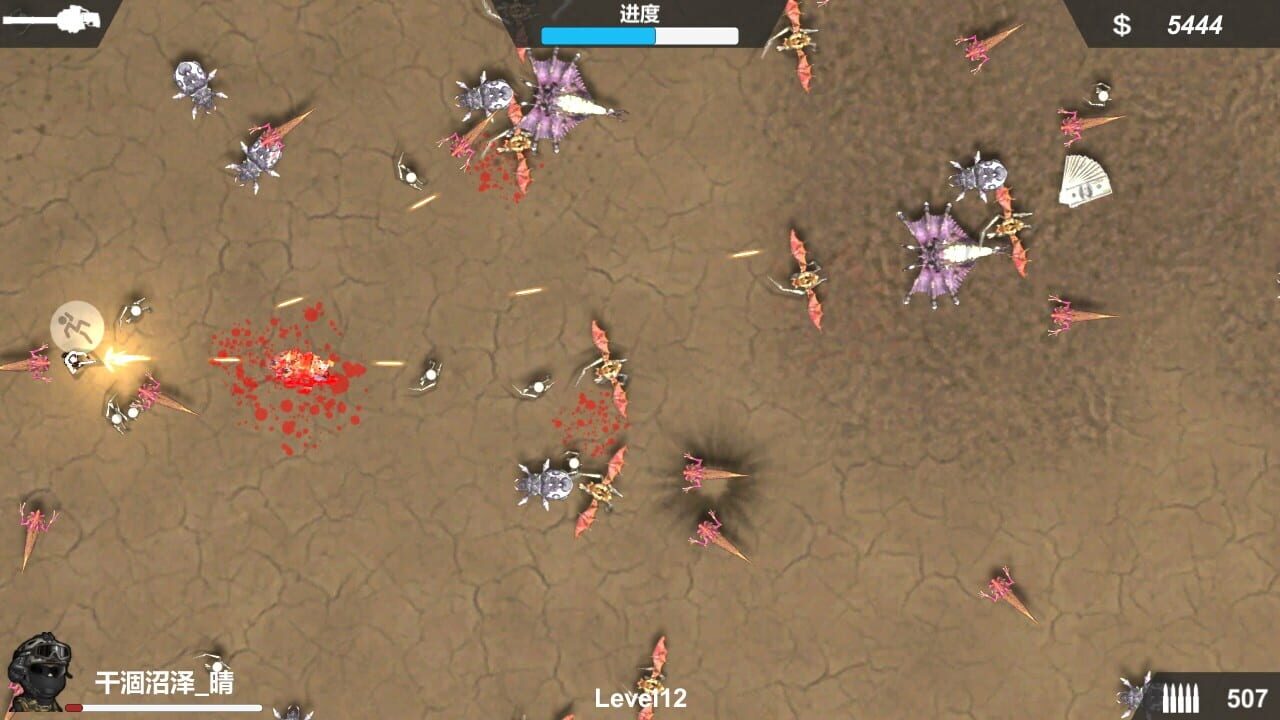The height and width of the screenshot is (720, 1280).
Task: Click the 5444 money counter
Action: coord(1193,22)
